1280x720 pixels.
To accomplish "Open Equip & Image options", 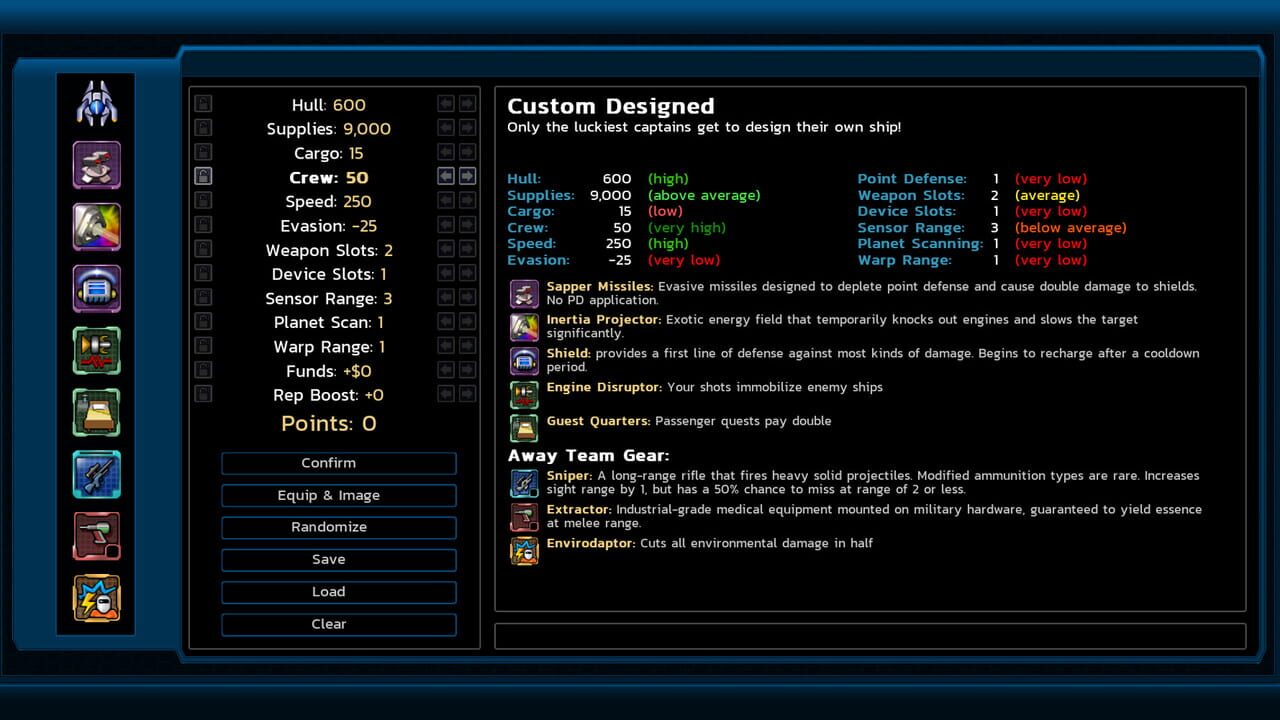I will pos(338,495).
